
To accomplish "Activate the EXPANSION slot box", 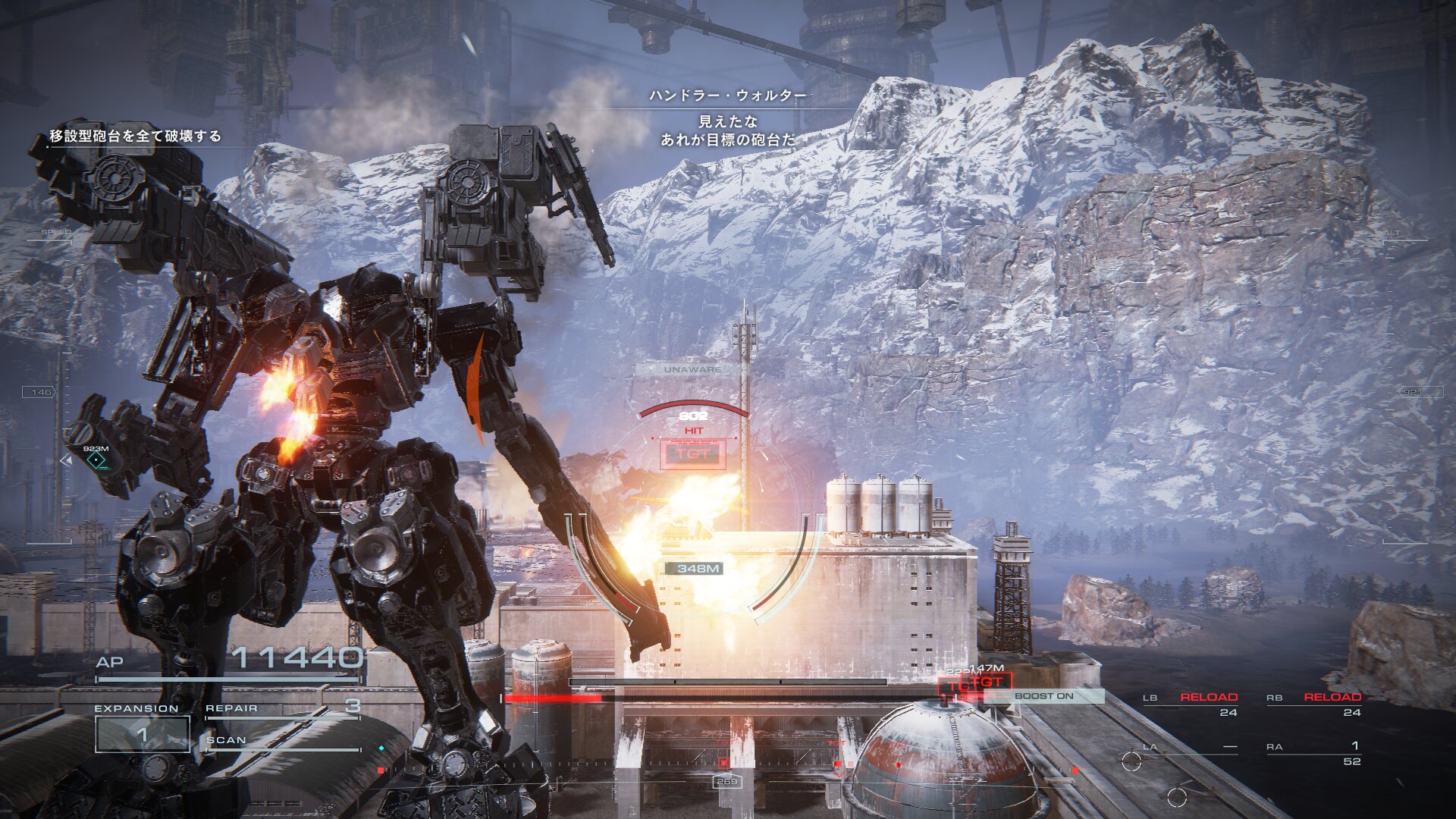I will (x=142, y=733).
